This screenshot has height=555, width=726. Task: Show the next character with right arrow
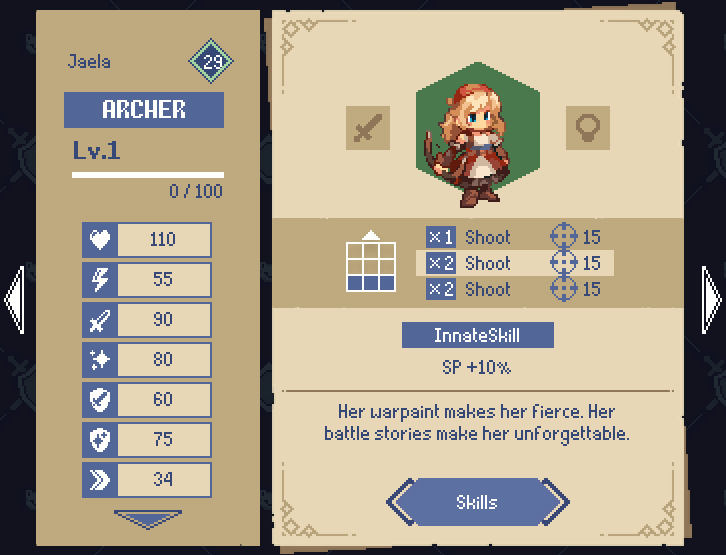coord(712,298)
